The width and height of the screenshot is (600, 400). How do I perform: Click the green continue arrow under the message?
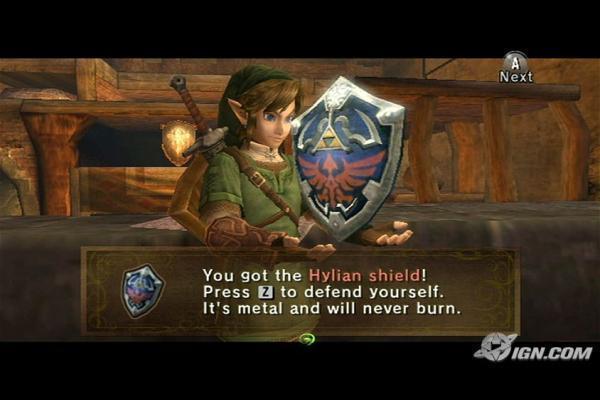tap(308, 340)
